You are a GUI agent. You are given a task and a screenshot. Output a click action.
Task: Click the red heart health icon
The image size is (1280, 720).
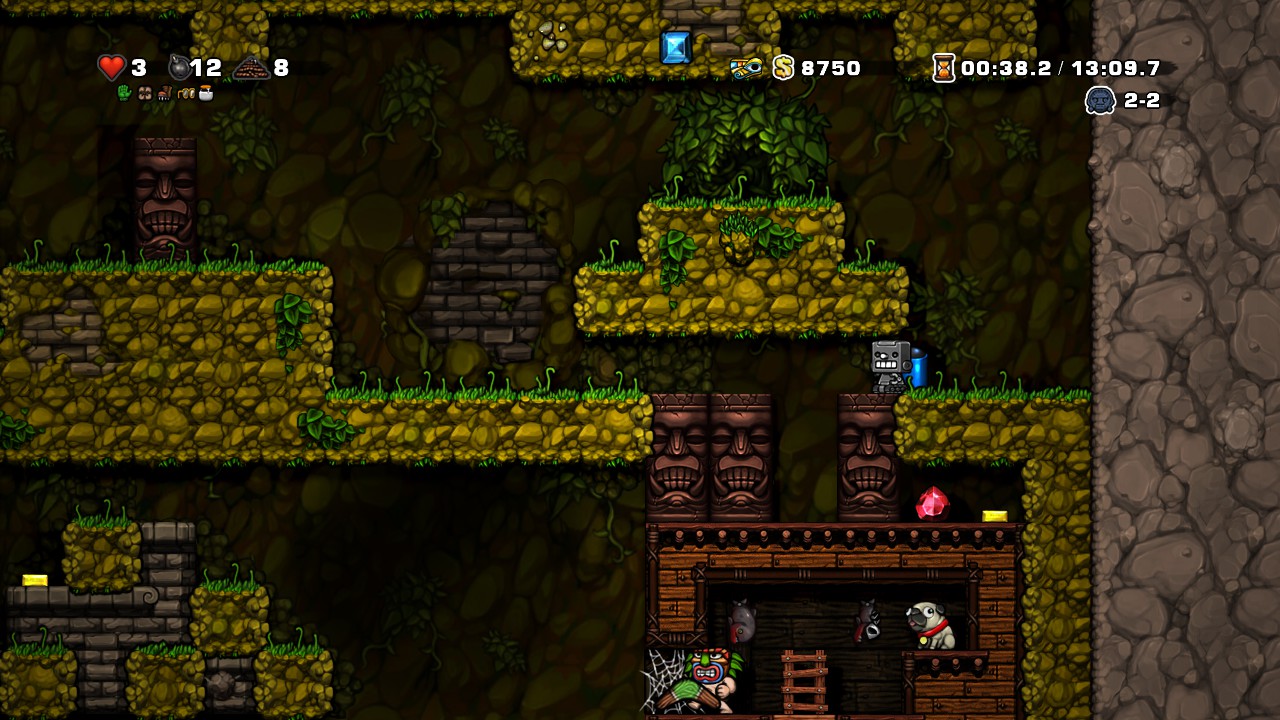pyautogui.click(x=114, y=69)
